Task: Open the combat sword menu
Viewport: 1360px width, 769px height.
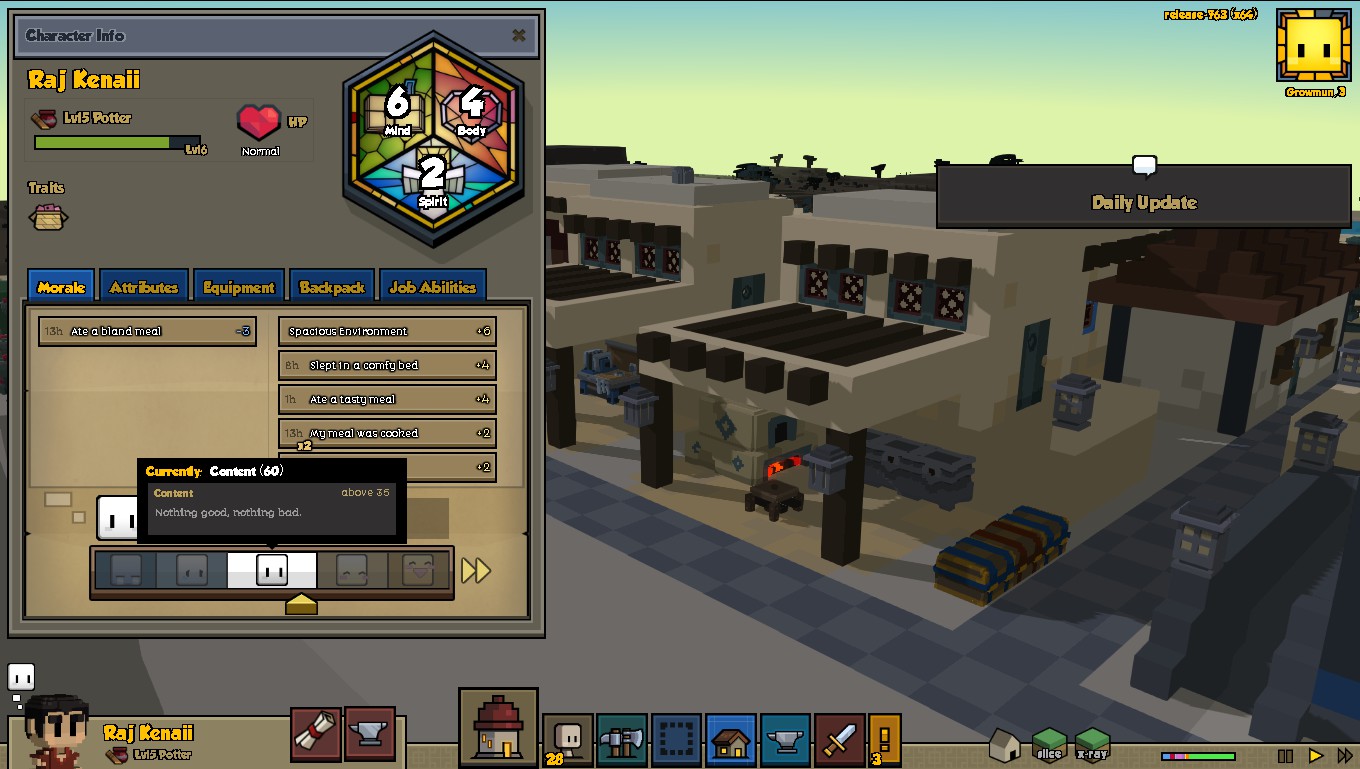Action: click(x=839, y=740)
